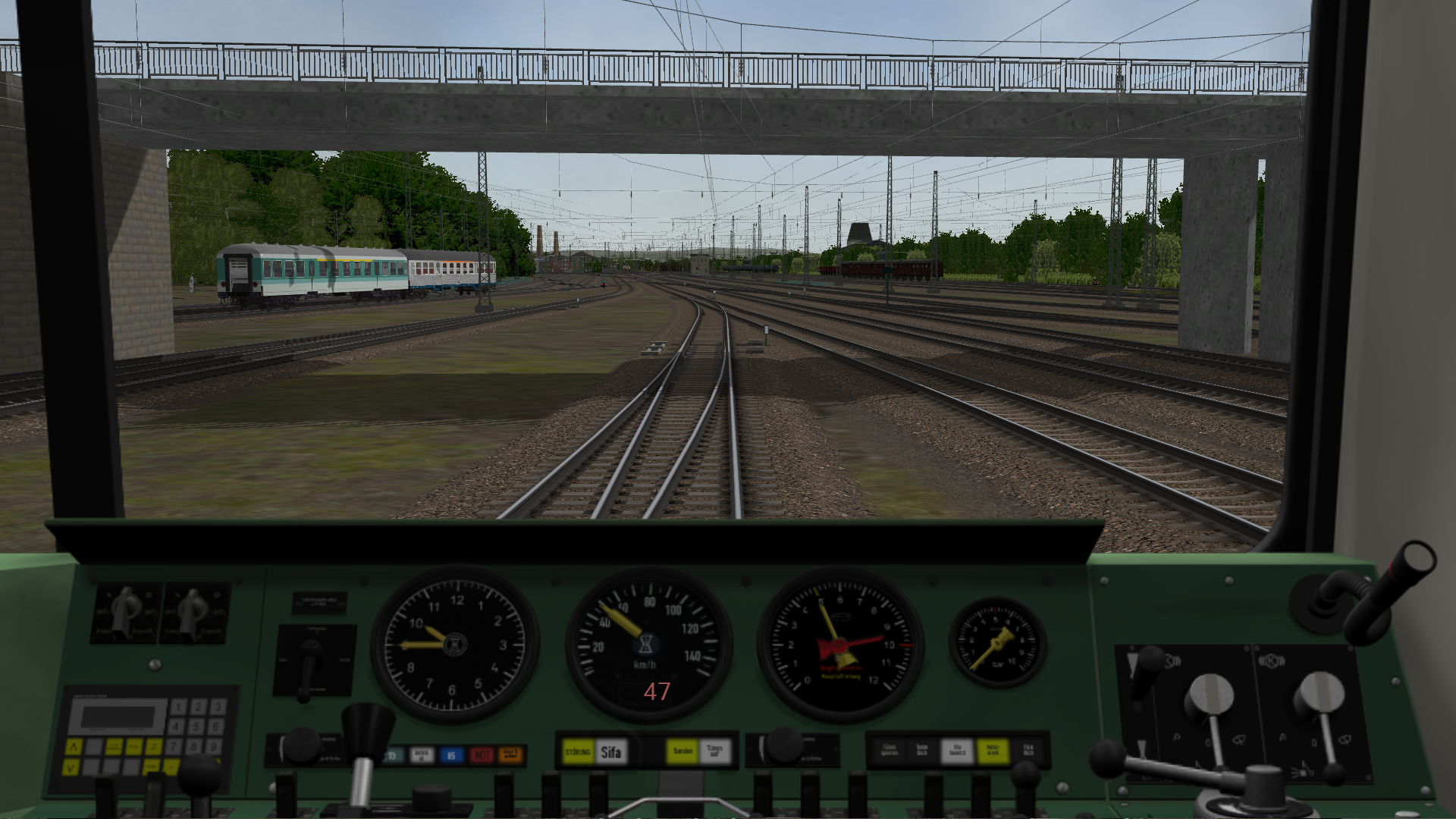The image size is (1456, 819).
Task: Hit the number 5 keypad key
Action: pos(196,726)
